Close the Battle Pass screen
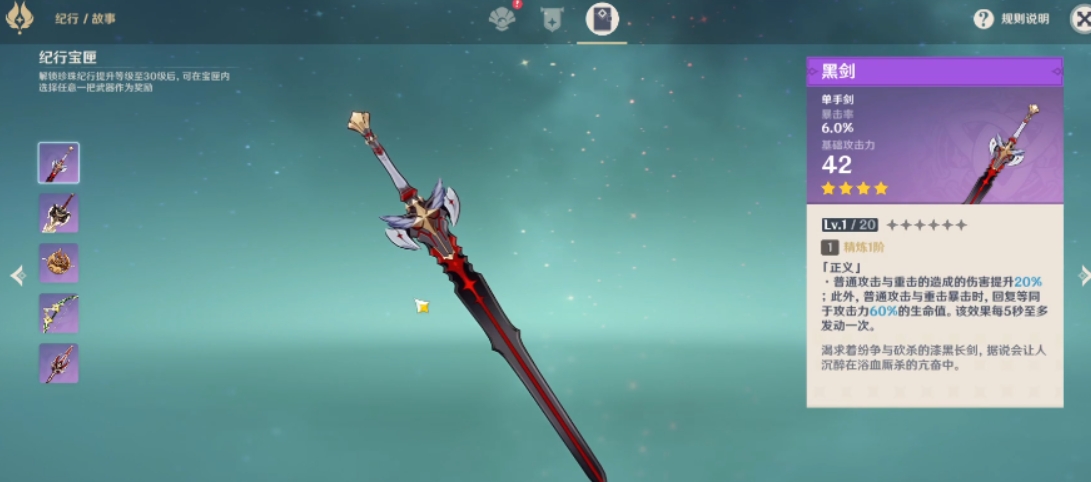The width and height of the screenshot is (1091, 482). click(x=1078, y=19)
